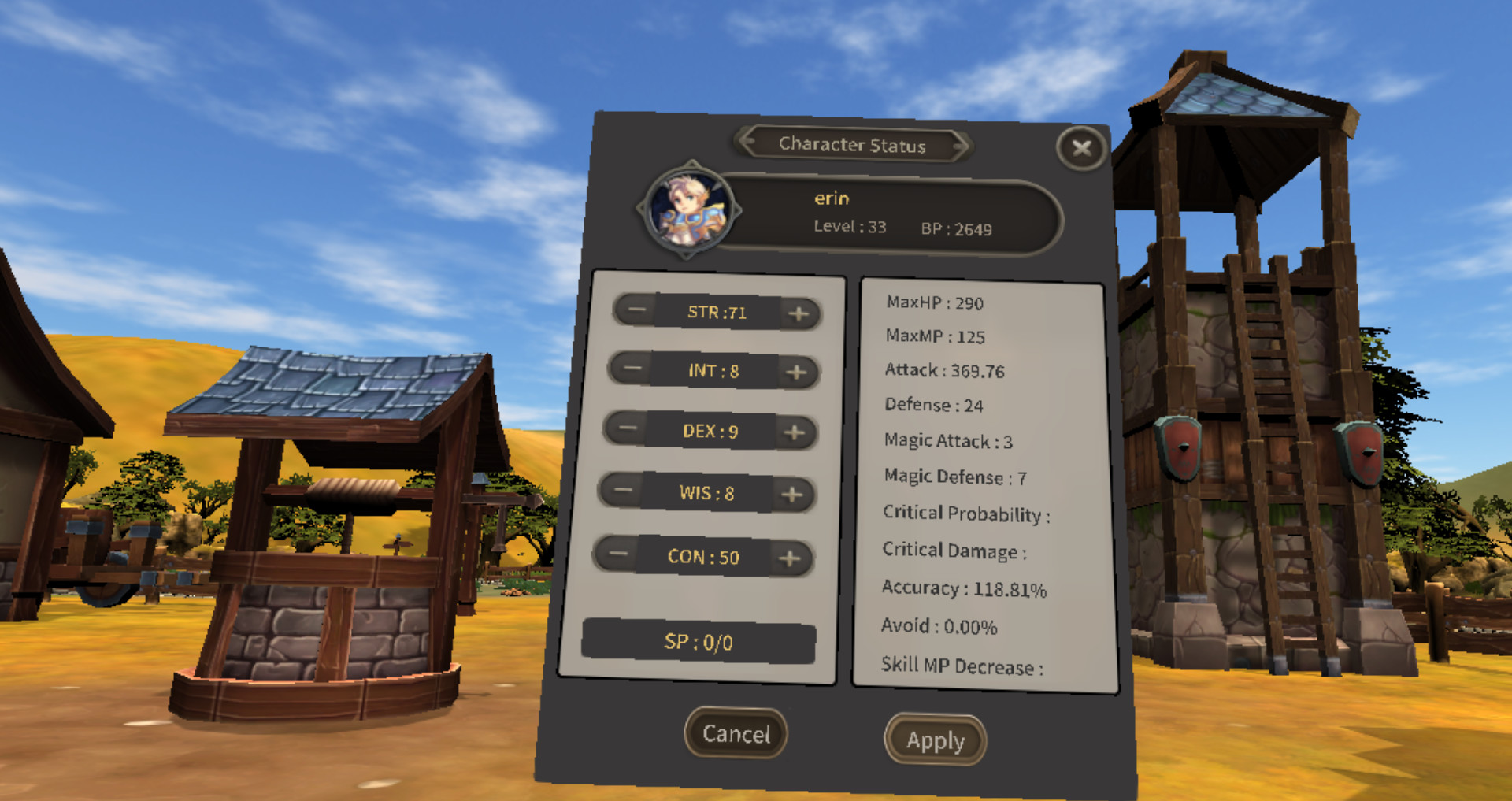The width and height of the screenshot is (1512, 801).
Task: Click the plus icon next to INT
Action: pos(797,370)
